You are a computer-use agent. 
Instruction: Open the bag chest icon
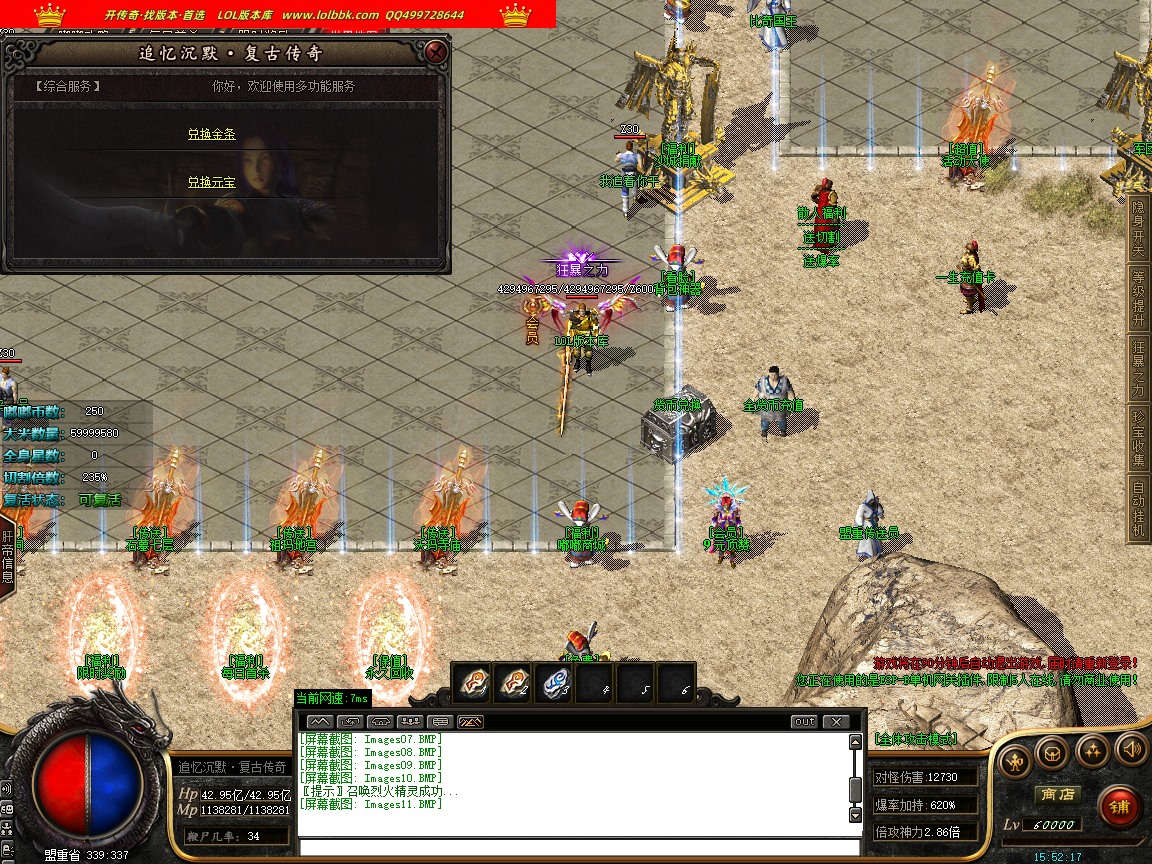click(x=1053, y=750)
